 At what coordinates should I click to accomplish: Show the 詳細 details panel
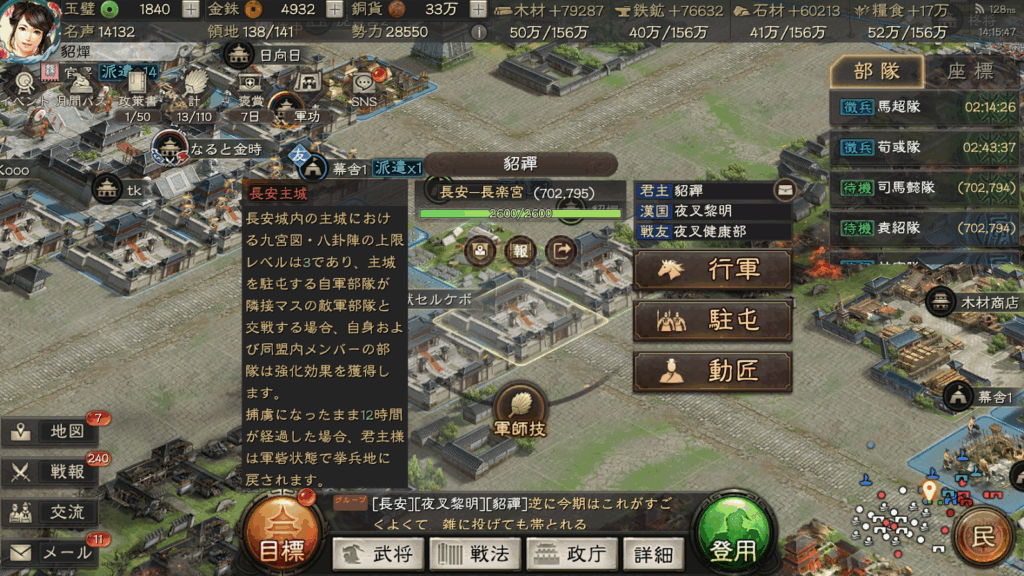tap(652, 553)
